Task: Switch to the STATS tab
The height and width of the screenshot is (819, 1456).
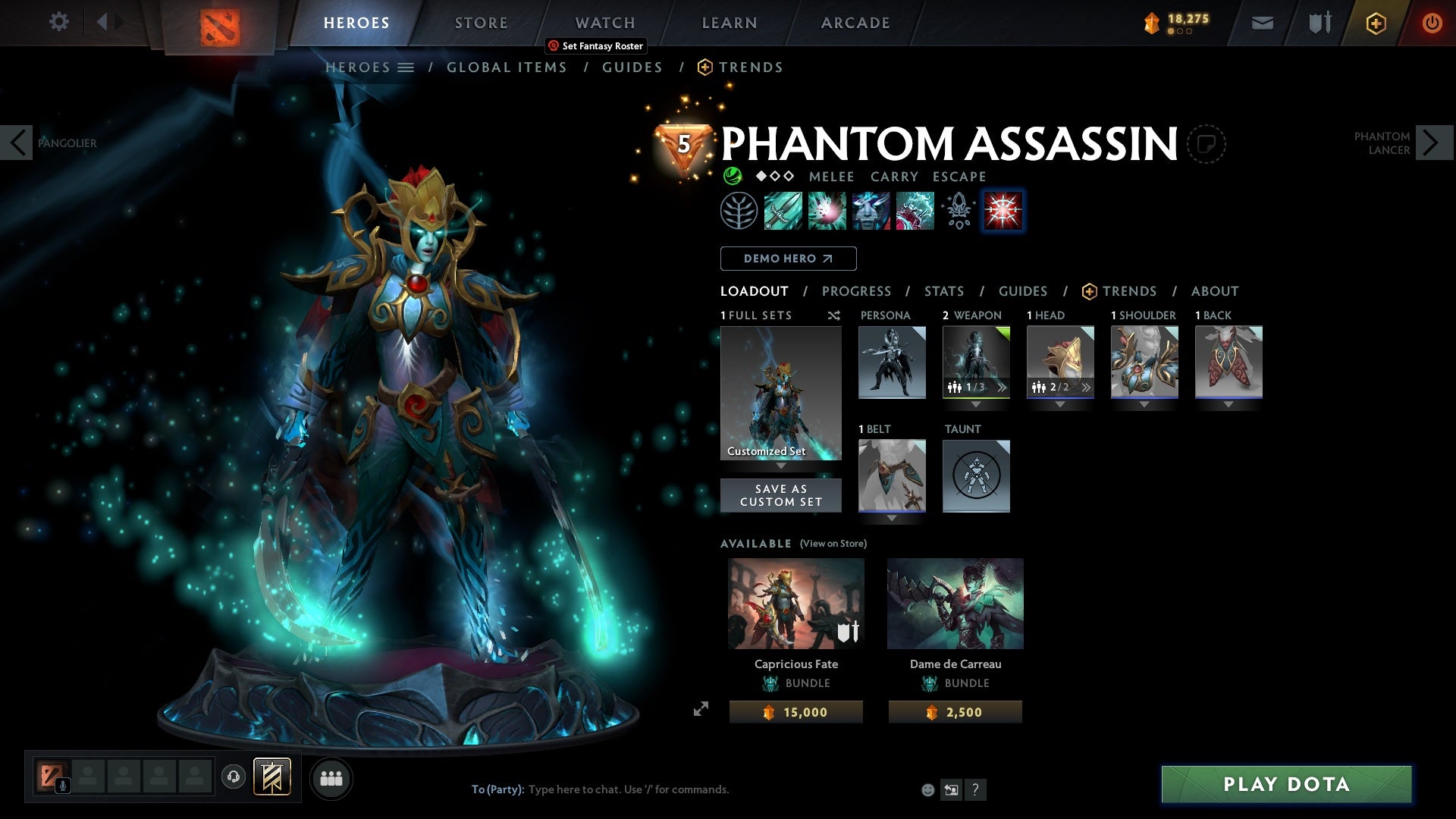Action: pos(943,290)
